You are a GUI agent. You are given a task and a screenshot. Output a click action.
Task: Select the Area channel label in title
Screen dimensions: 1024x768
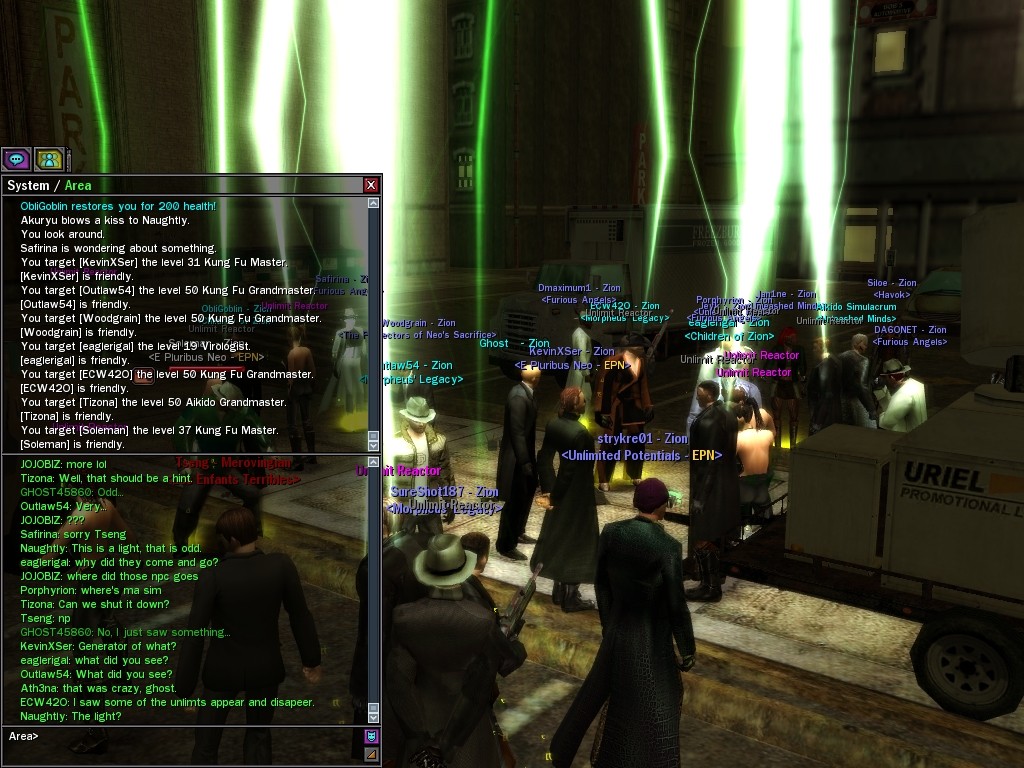[x=78, y=185]
